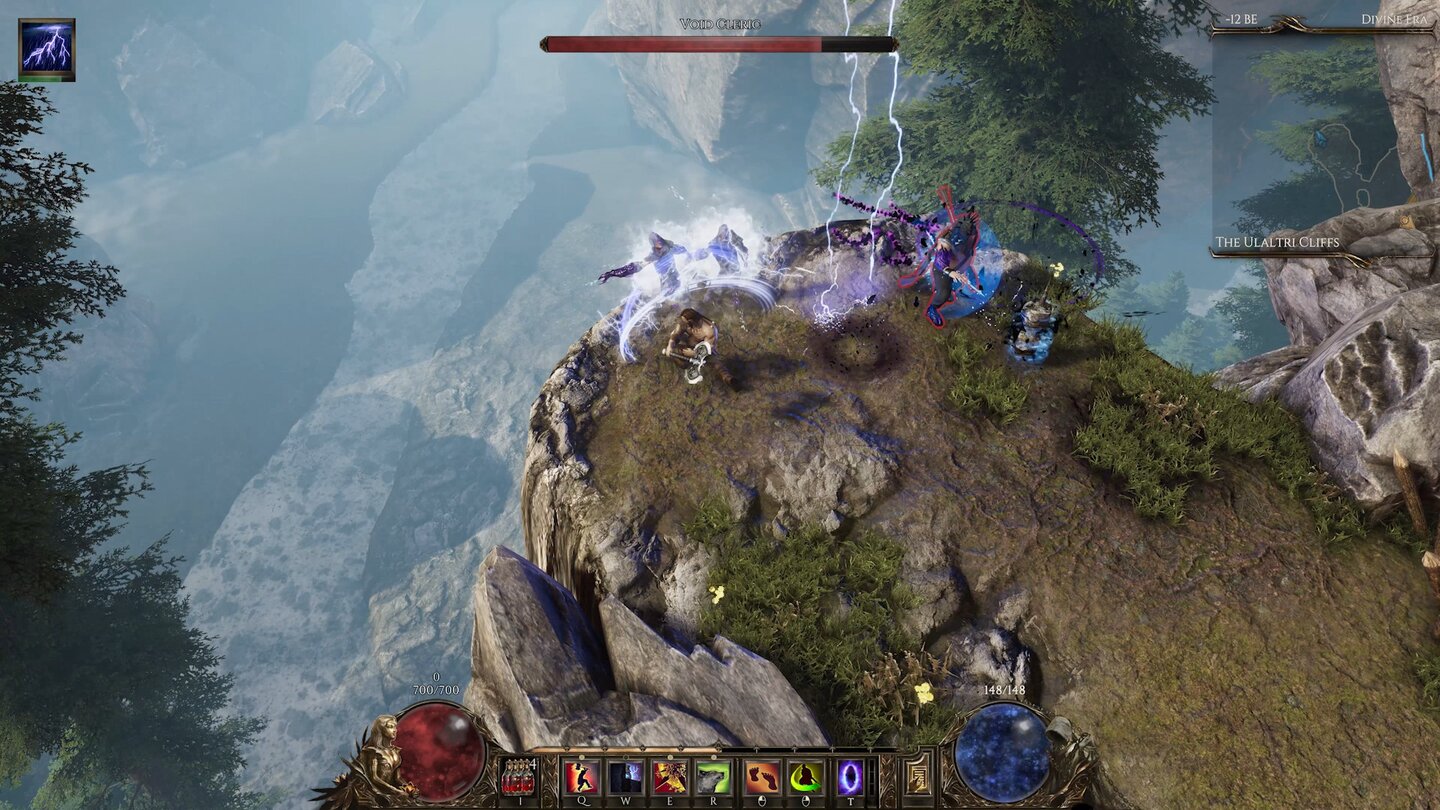Select the Q slot melee attack skill
Screen dimensions: 1440x810
[x=580, y=776]
